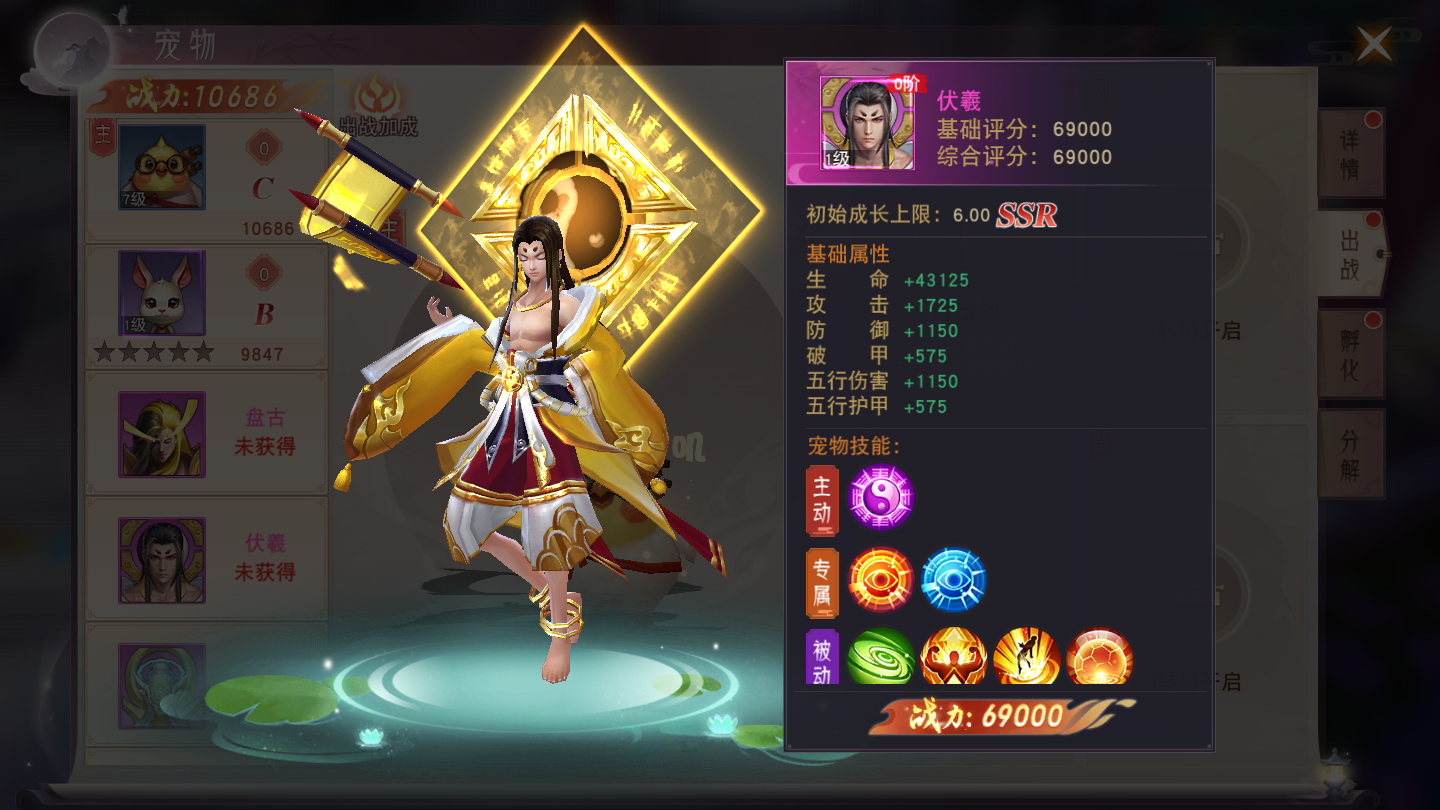The image size is (1440, 810).
Task: Select the 主 main pet chicken portrait
Action: click(x=160, y=165)
